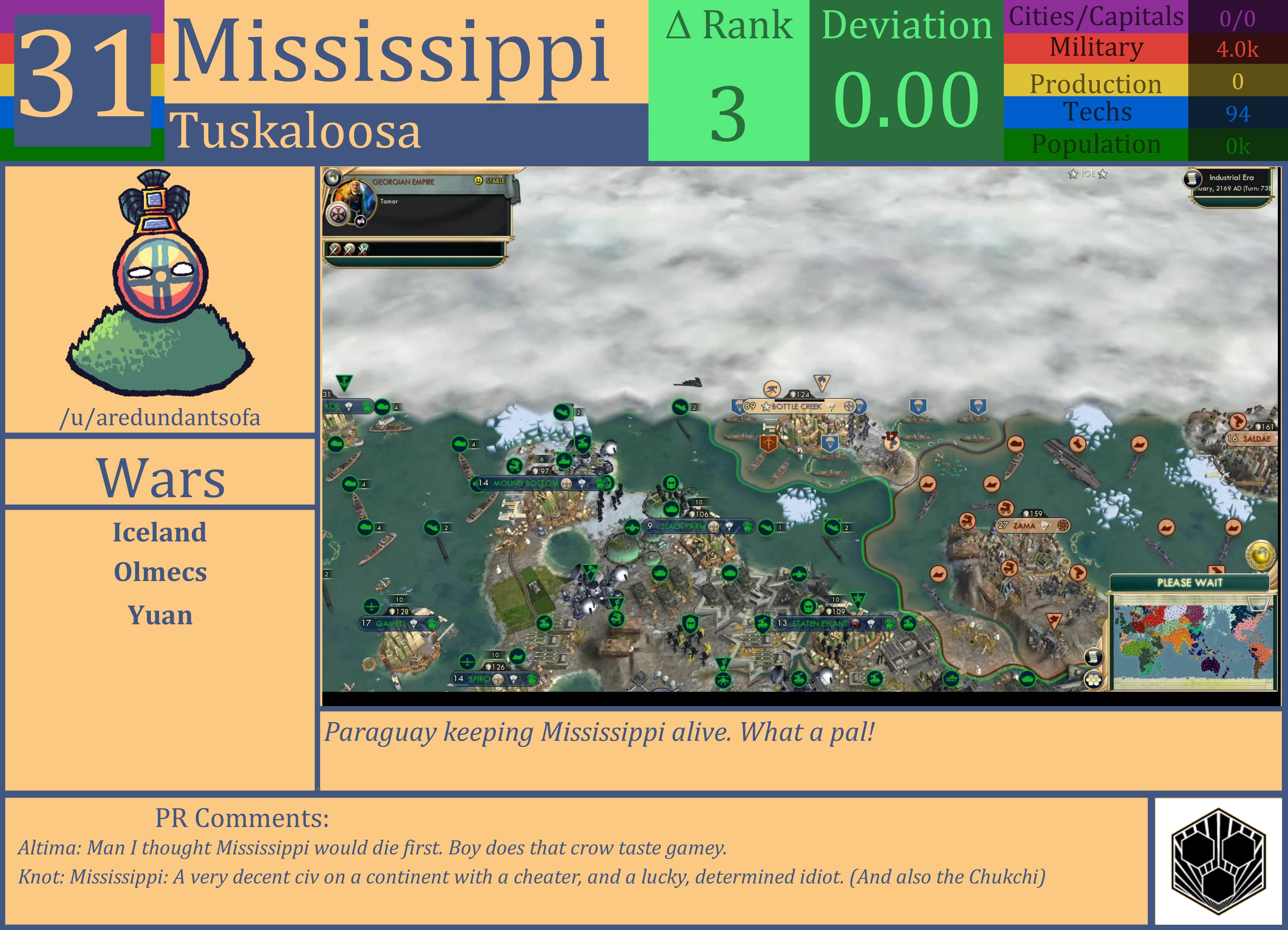Click the war declaration icon under Tamar's portrait
1288x930 pixels.
[360, 222]
